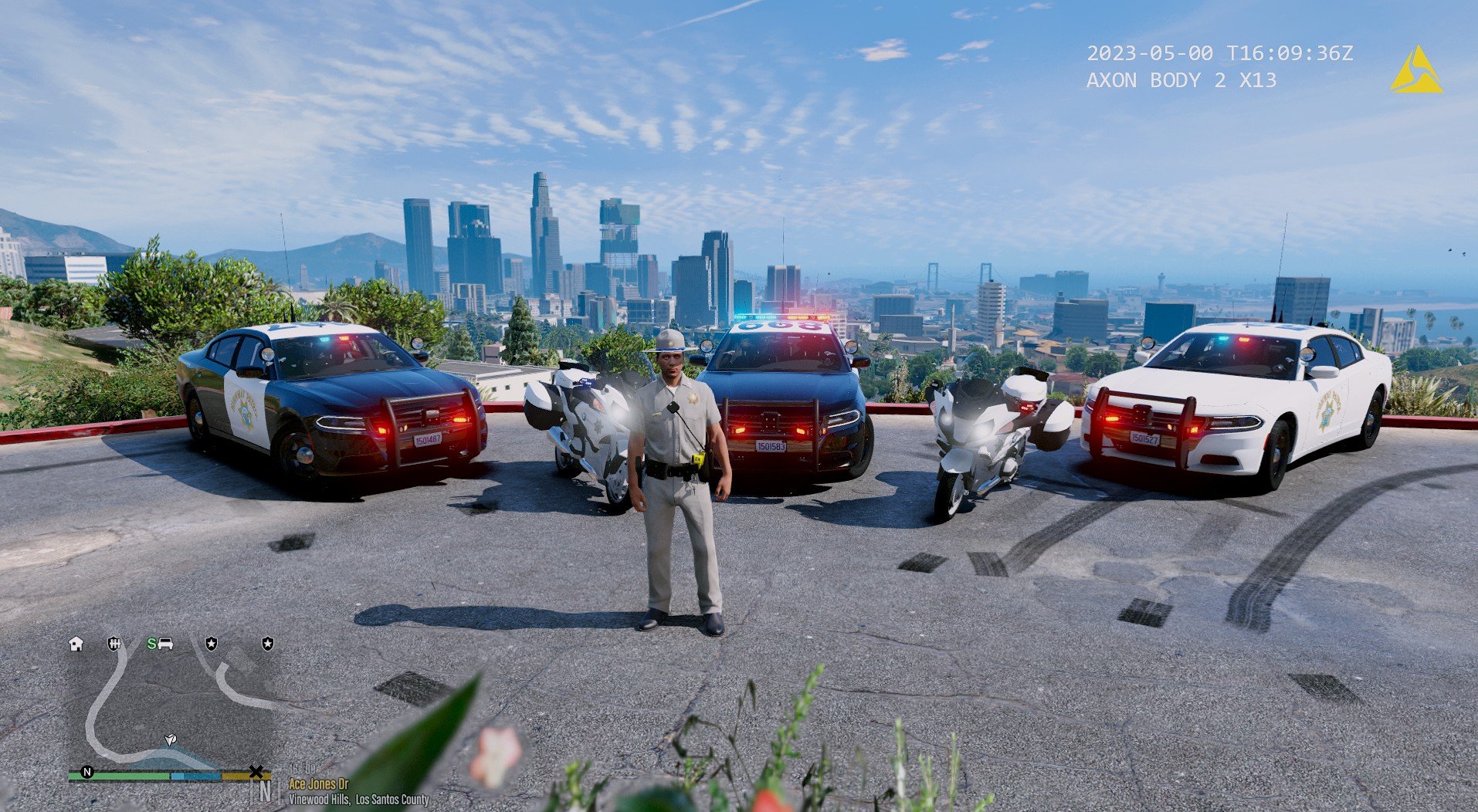Click the house blip on the minimap
The image size is (1478, 812).
pos(76,644)
